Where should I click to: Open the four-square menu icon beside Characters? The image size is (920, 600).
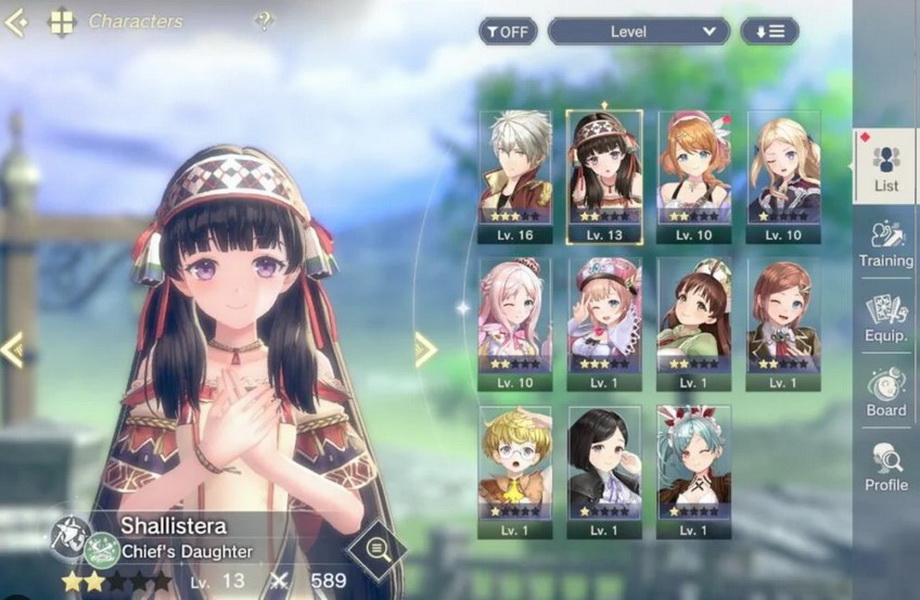62,22
